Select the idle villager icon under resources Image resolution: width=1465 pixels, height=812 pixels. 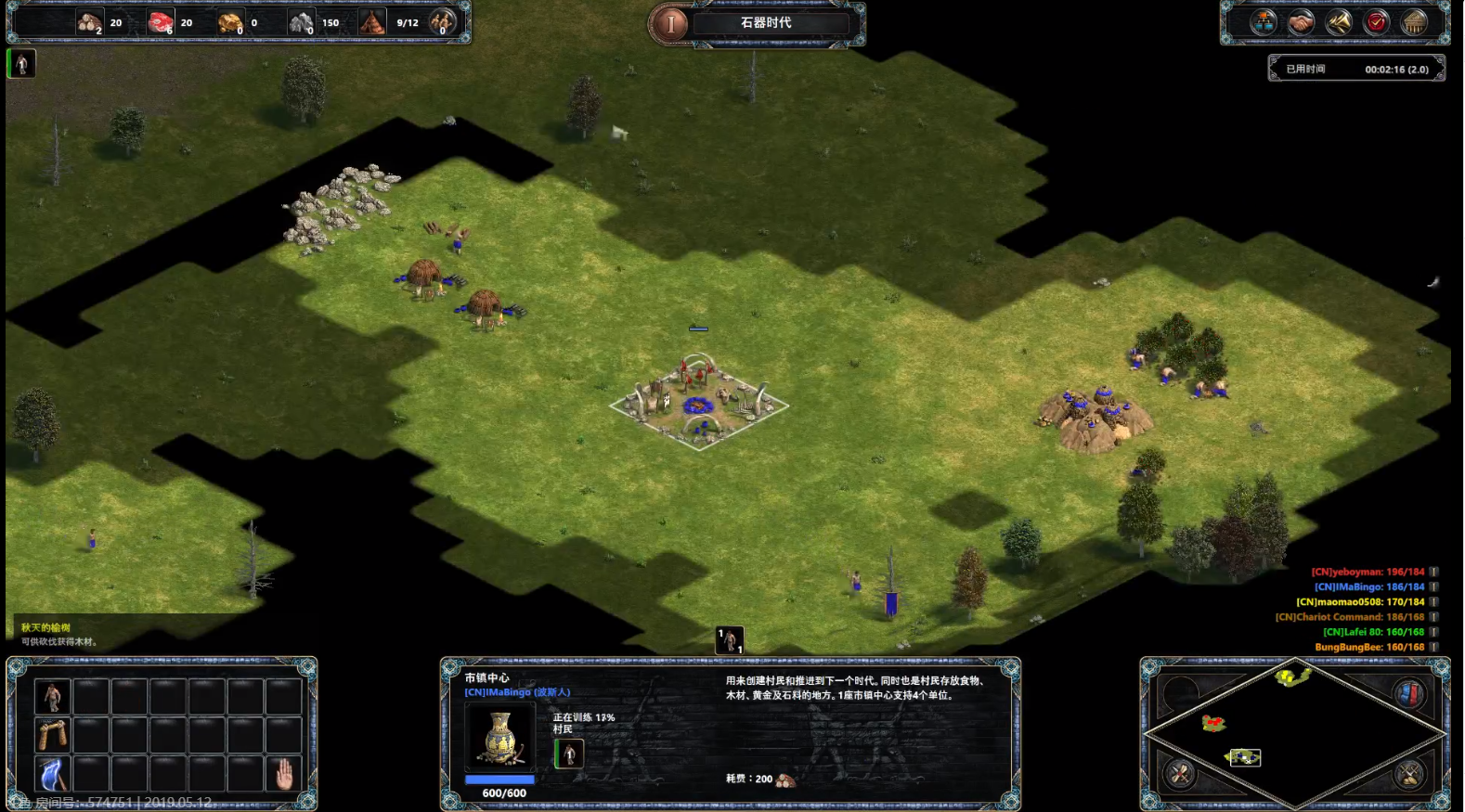click(21, 64)
